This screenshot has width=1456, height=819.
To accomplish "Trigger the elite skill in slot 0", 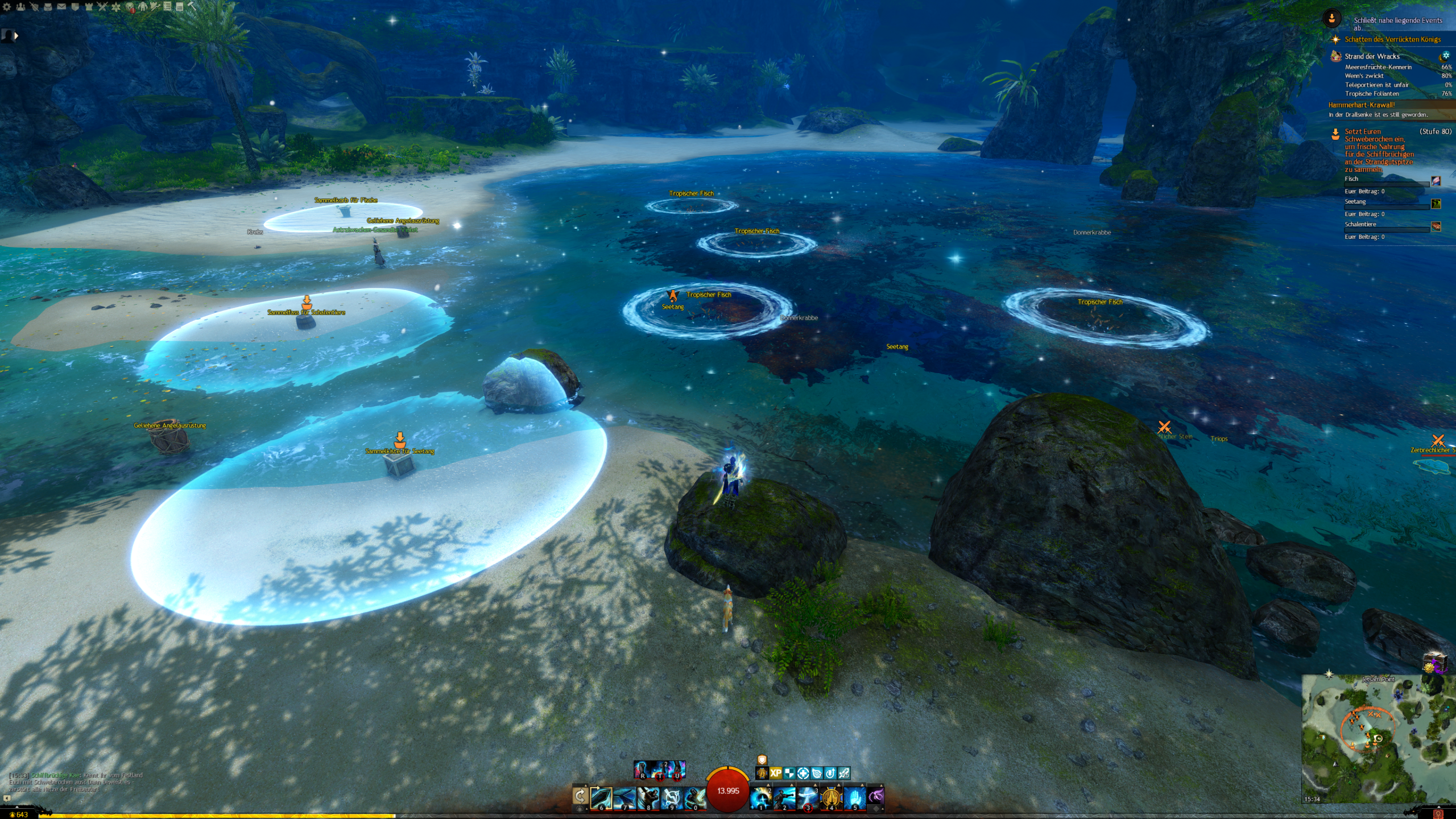I will point(694,798).
